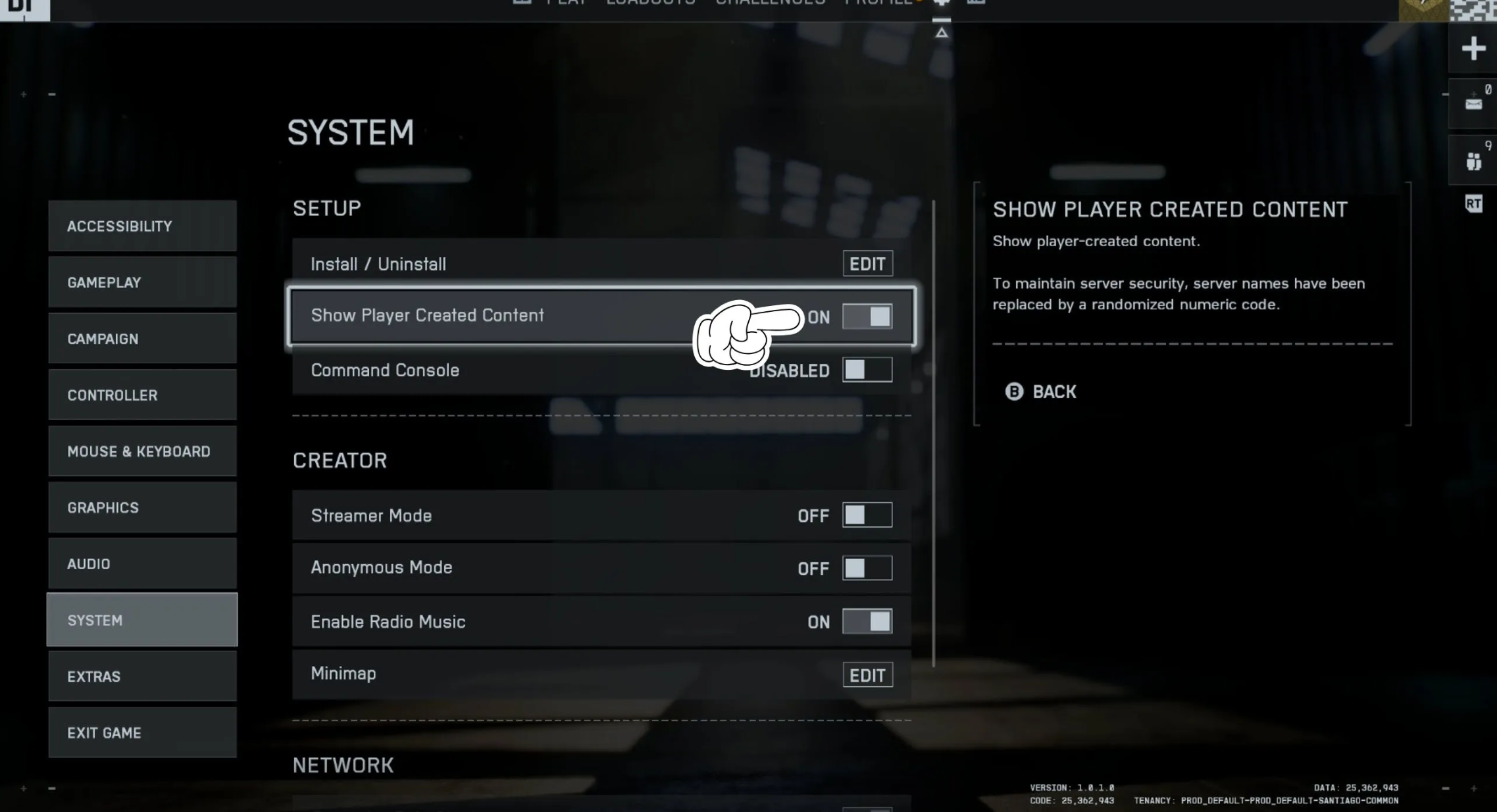Screen dimensions: 1497x812
Task: Open the squad members icon on the right edge
Action: tap(1473, 161)
